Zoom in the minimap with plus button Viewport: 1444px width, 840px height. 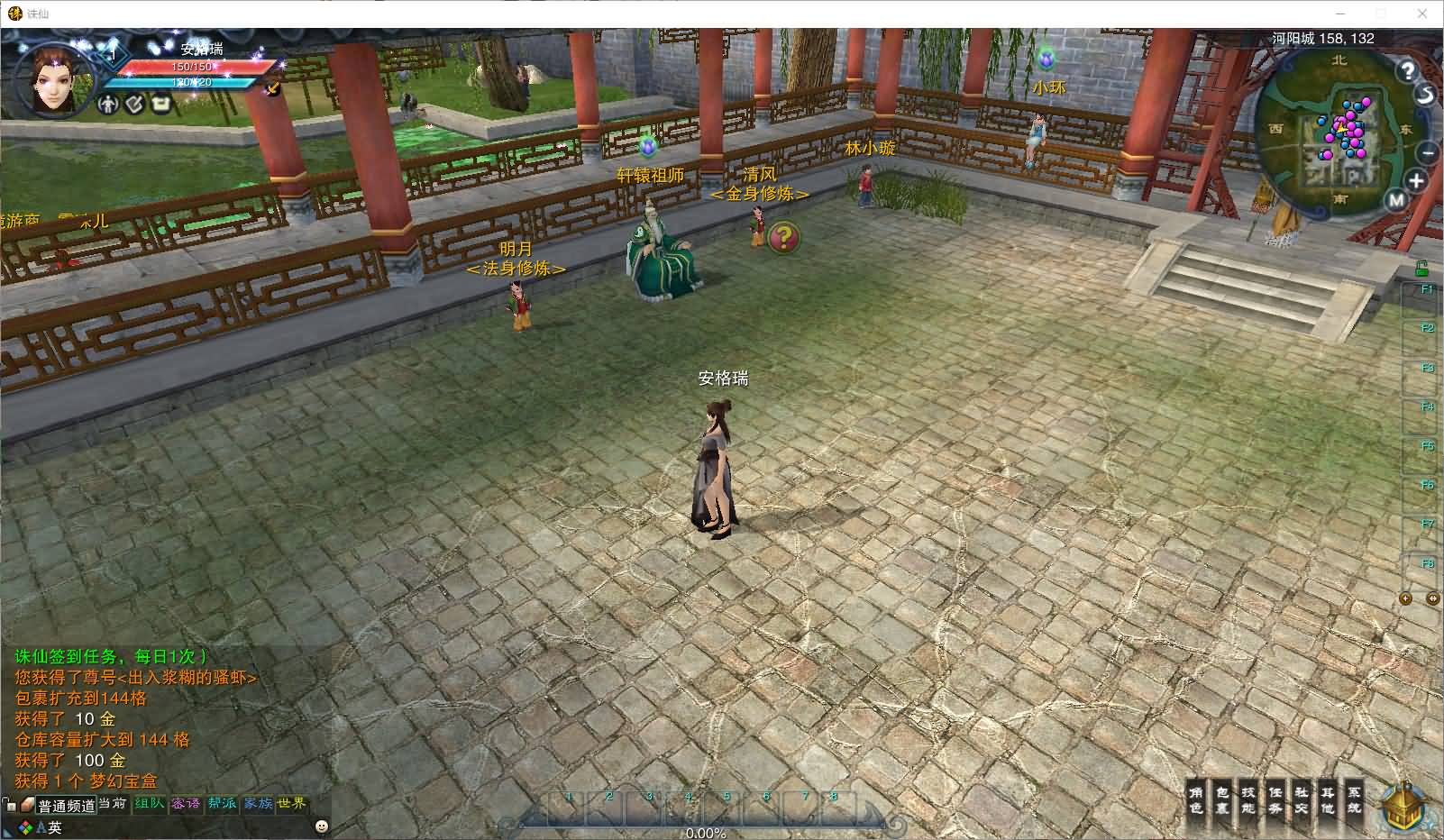[x=1416, y=181]
